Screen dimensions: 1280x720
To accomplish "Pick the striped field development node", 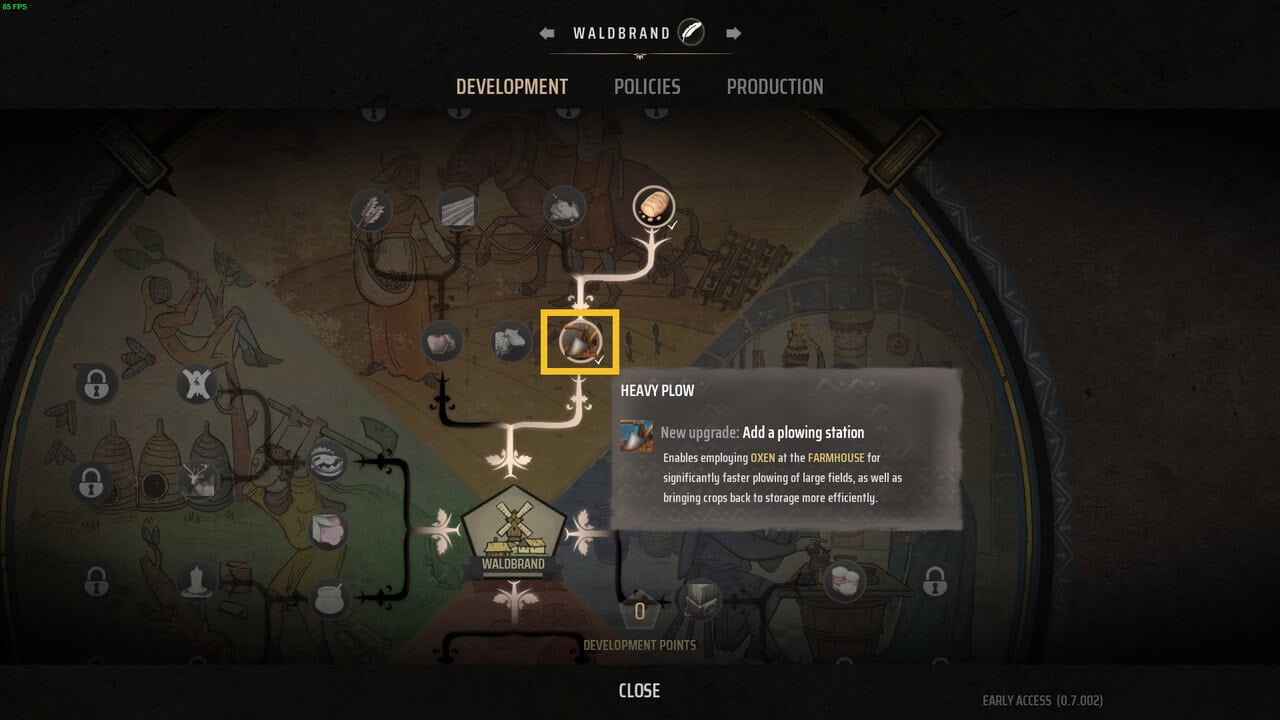I will tap(457, 209).
